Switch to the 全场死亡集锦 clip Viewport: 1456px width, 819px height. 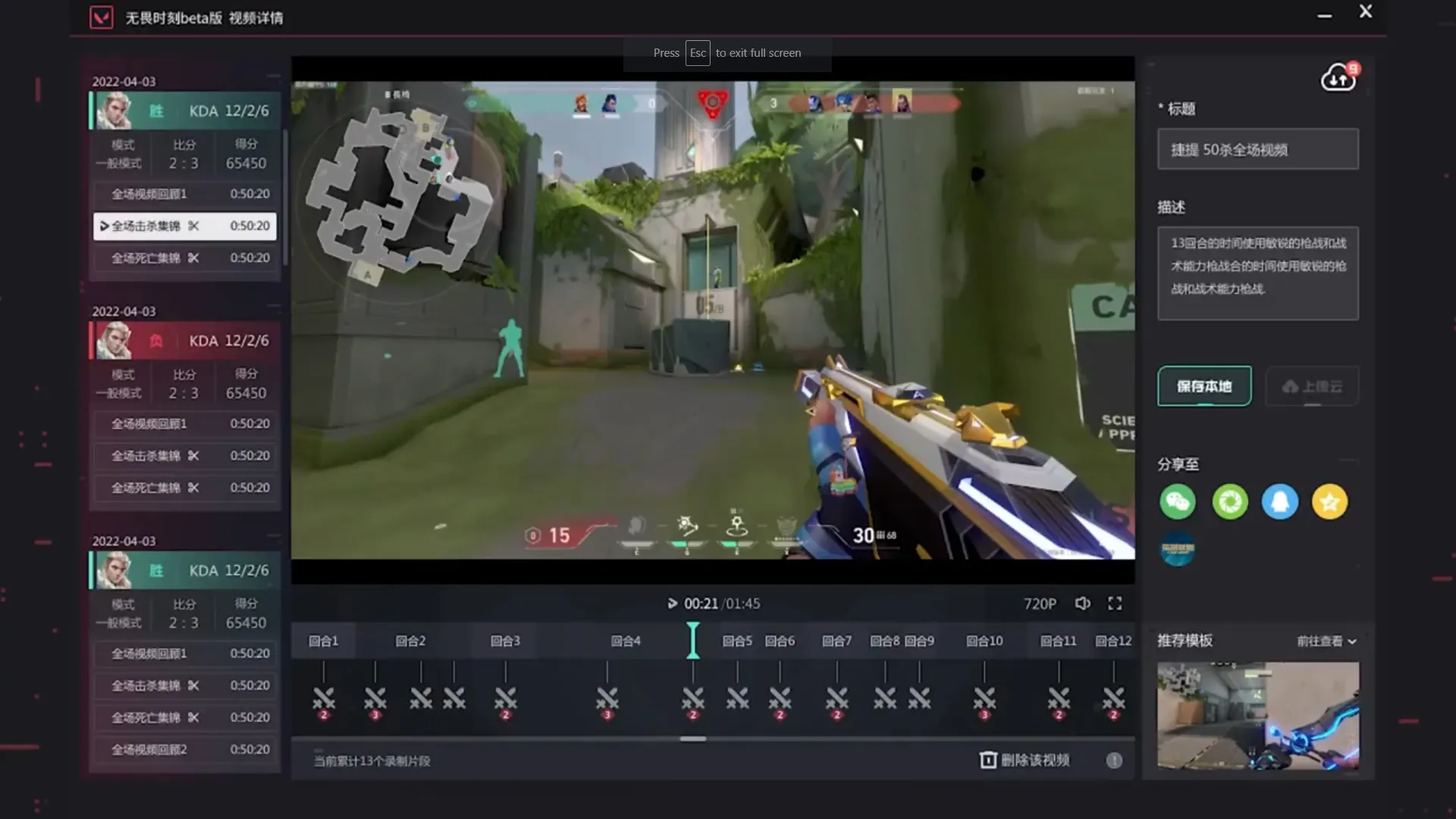(184, 258)
